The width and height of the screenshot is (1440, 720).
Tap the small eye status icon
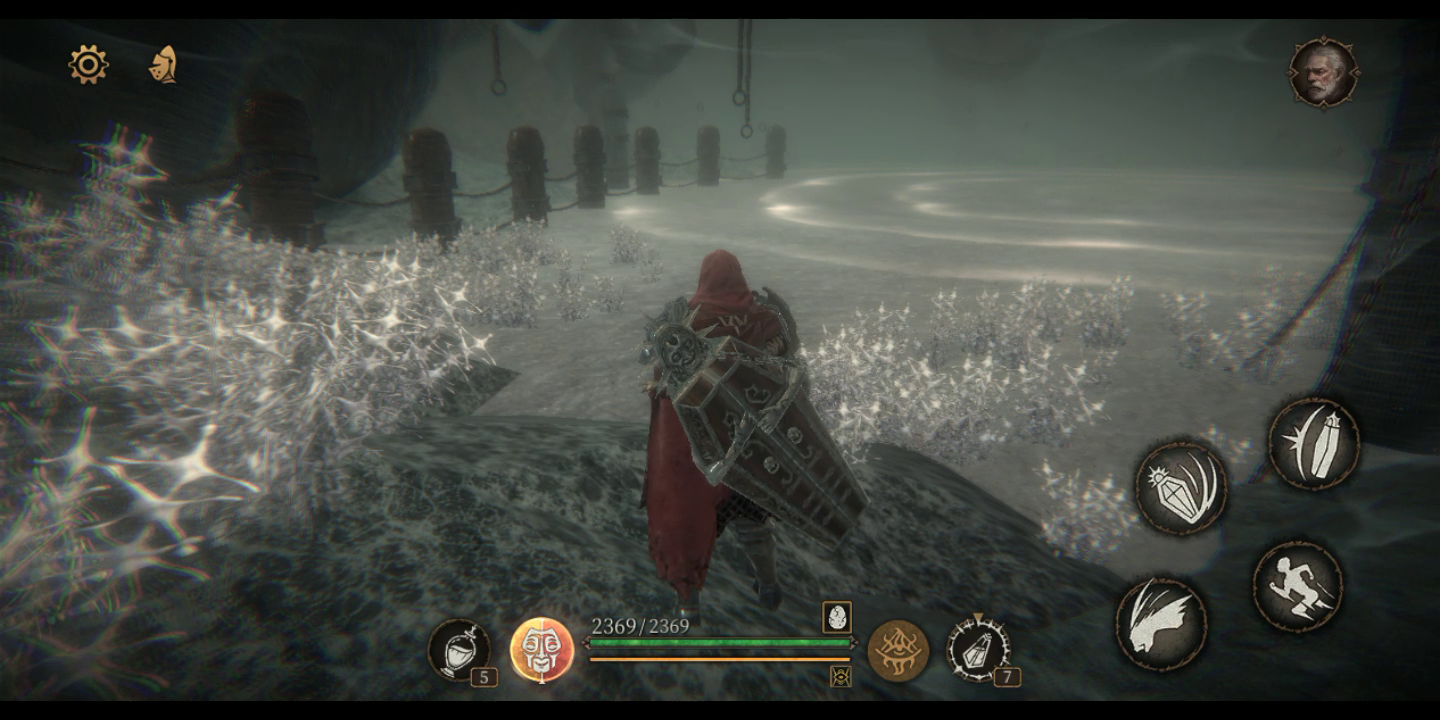pos(840,677)
